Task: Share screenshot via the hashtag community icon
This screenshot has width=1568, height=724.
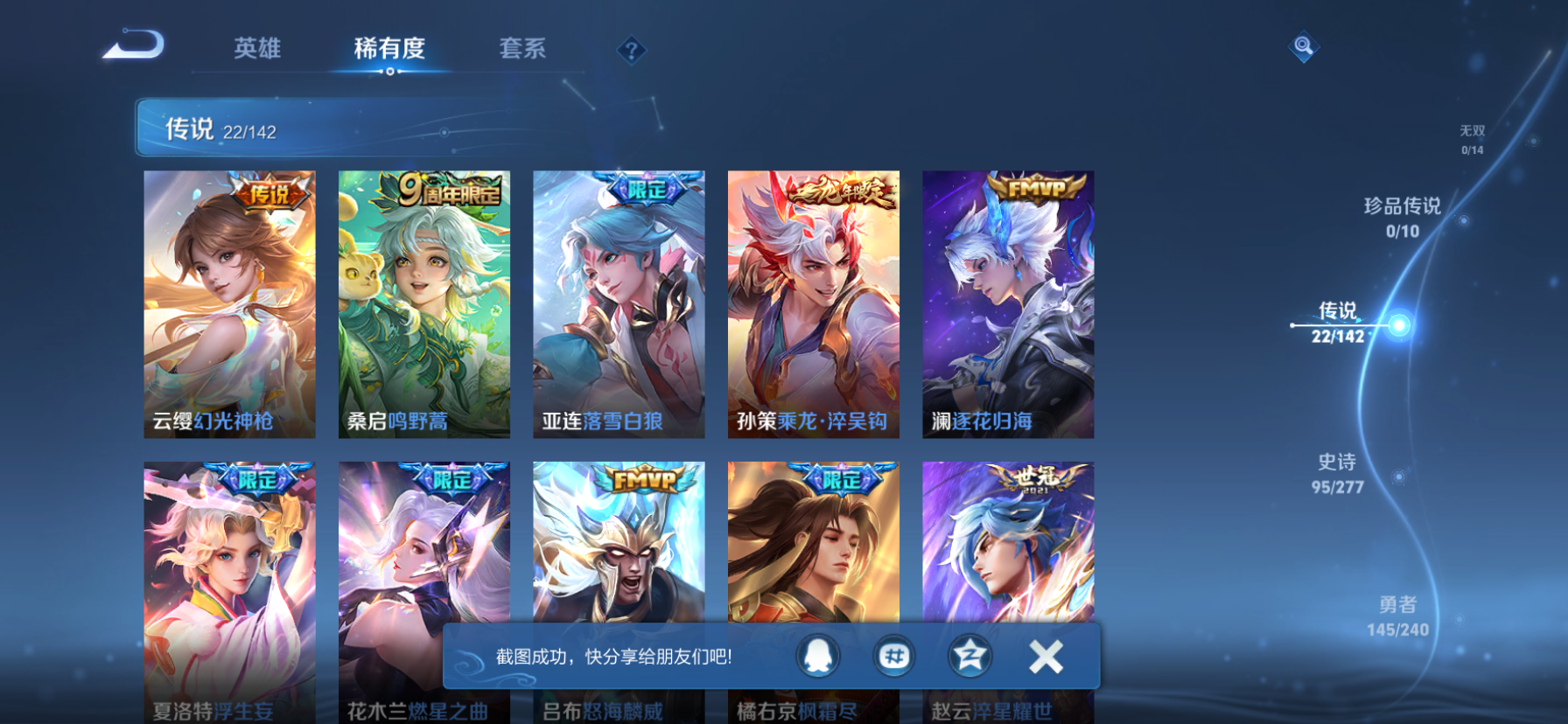Action: pos(893,657)
